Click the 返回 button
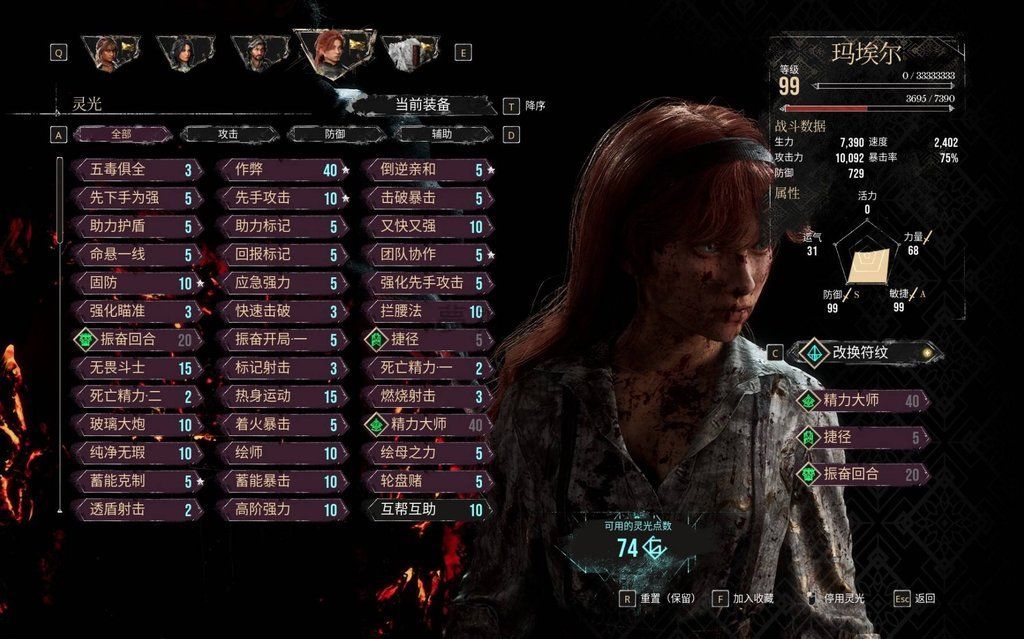Image resolution: width=1024 pixels, height=639 pixels. pos(915,599)
